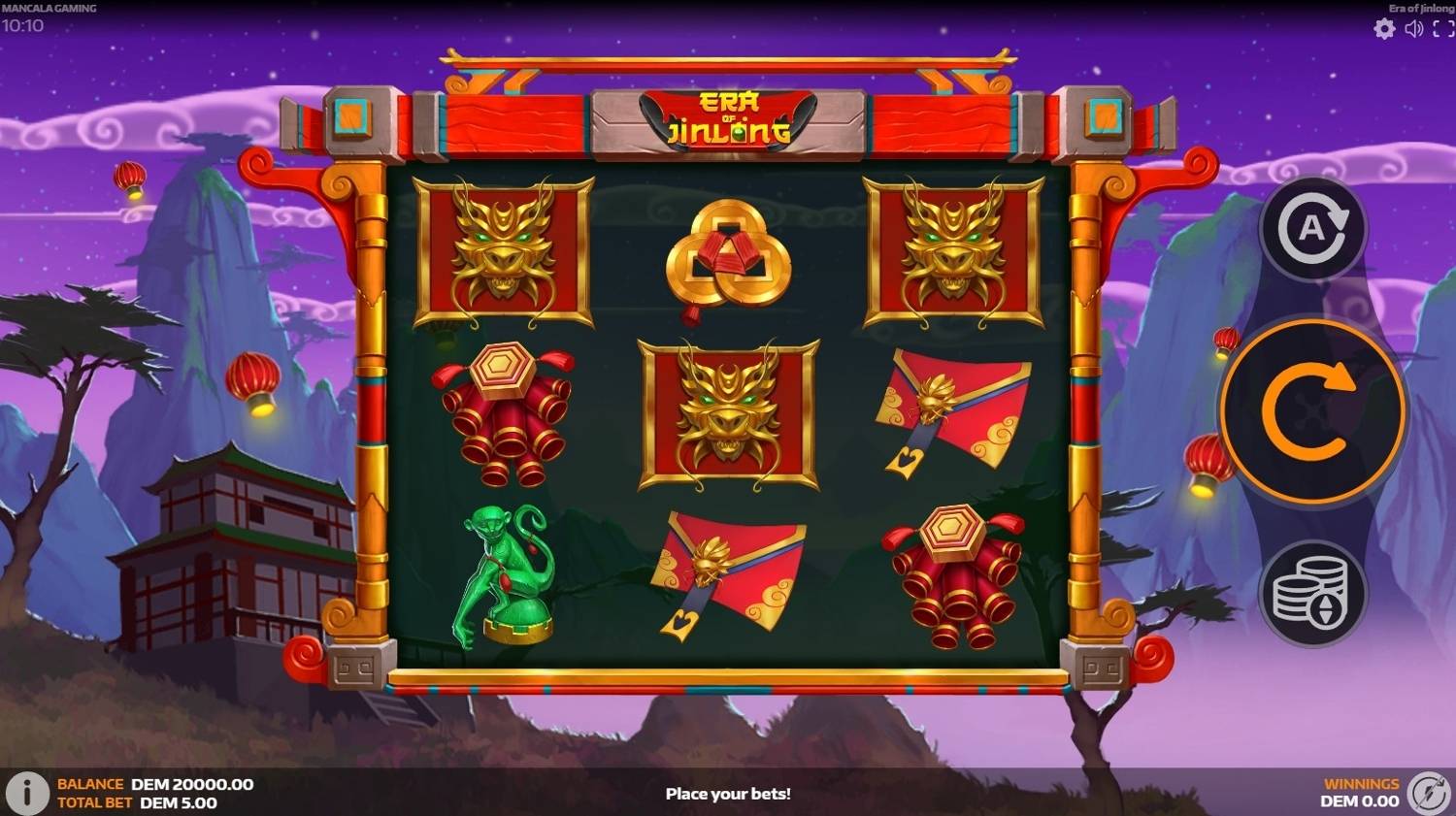Open the coin stack bet settings

(1310, 592)
